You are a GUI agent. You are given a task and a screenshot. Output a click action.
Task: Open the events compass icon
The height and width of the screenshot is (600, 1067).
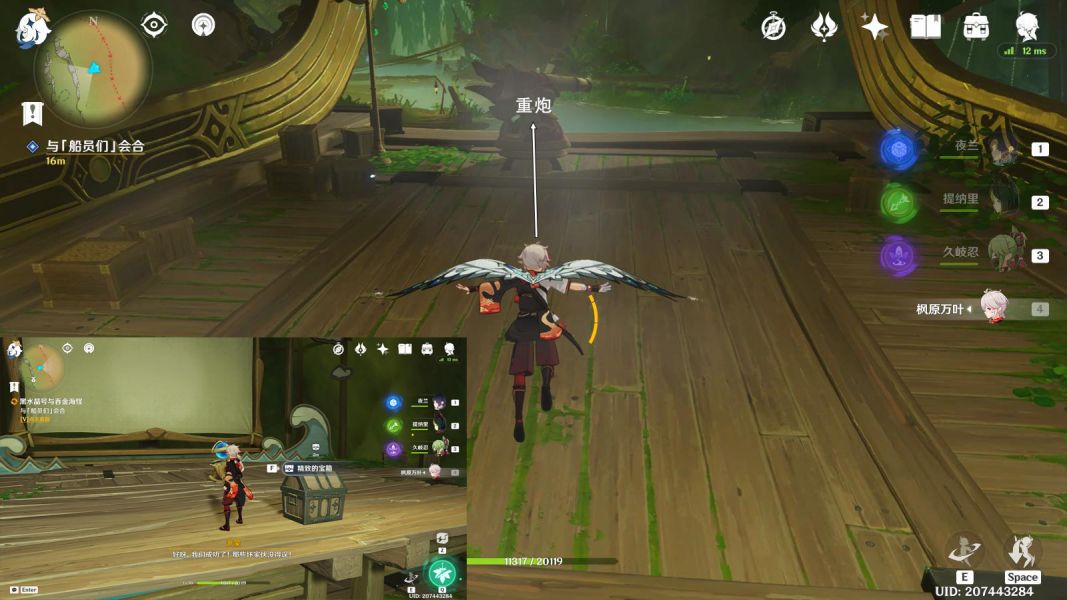pyautogui.click(x=773, y=27)
